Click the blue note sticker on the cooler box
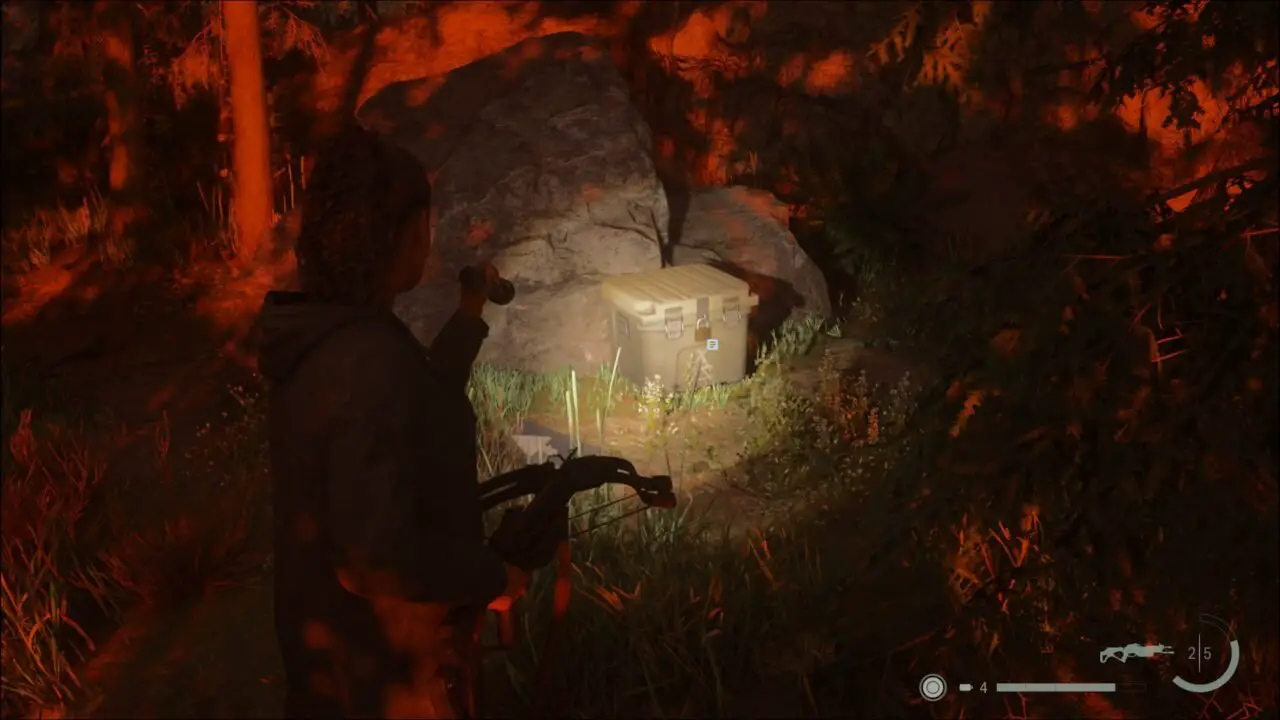Image resolution: width=1280 pixels, height=720 pixels. pyautogui.click(x=713, y=345)
